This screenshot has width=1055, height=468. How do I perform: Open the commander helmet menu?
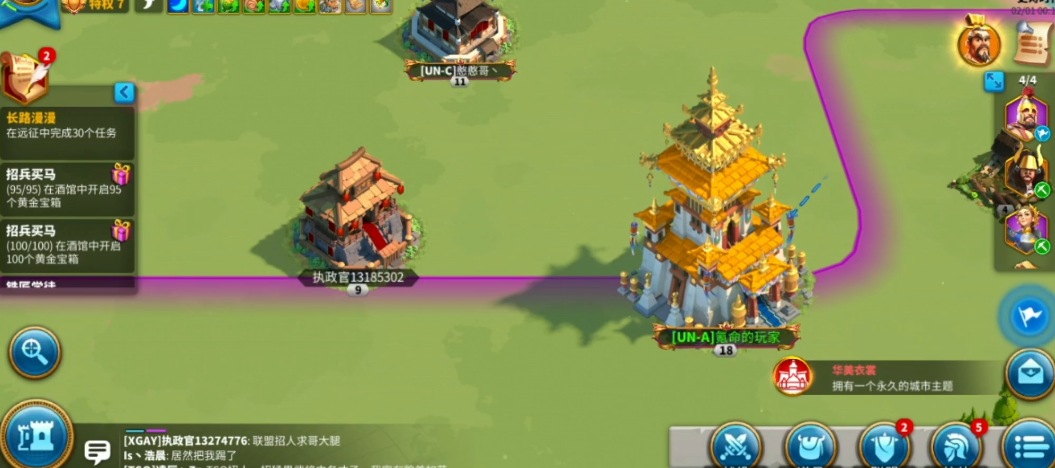tap(955, 446)
